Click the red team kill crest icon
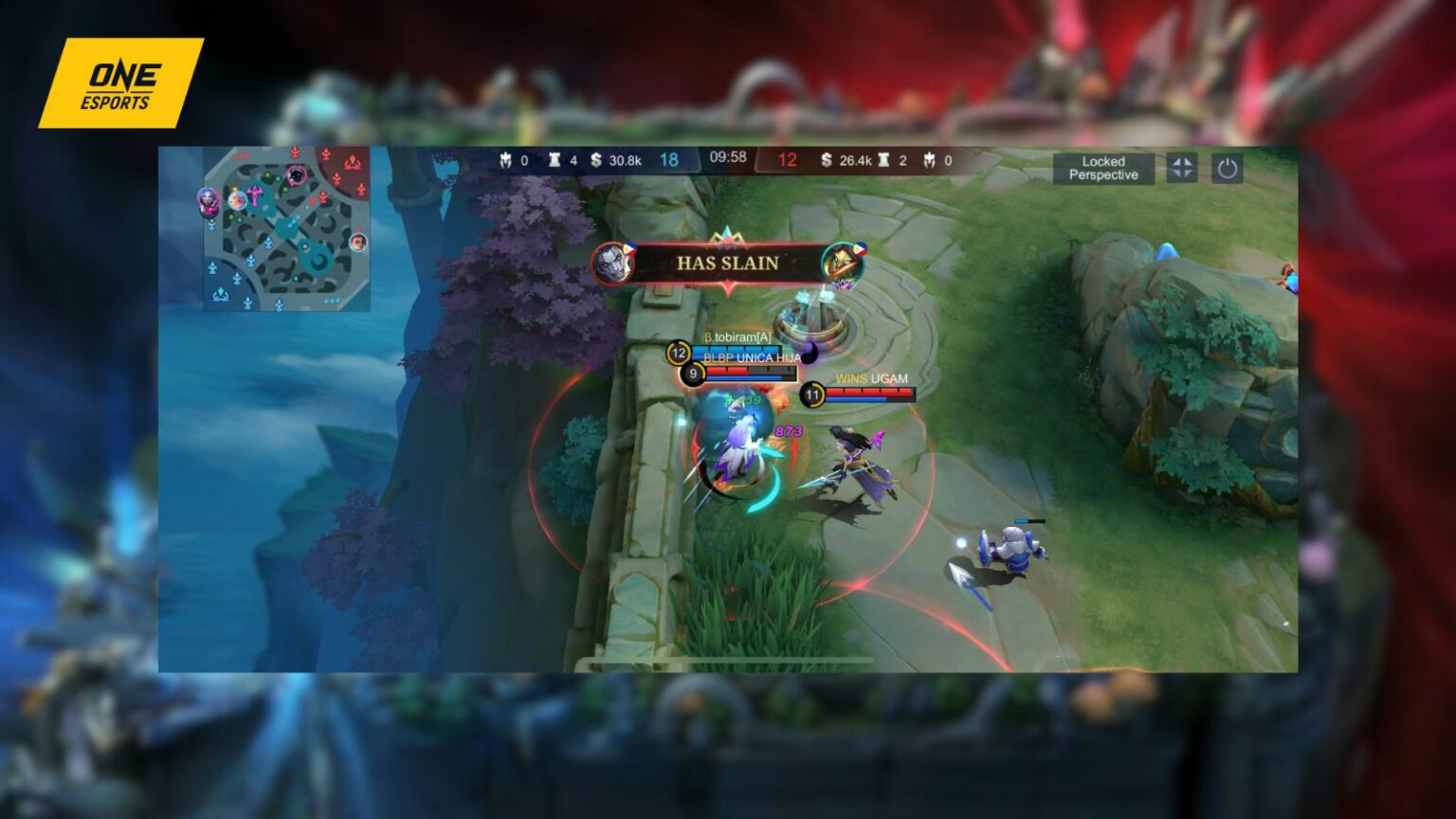The image size is (1456, 819). pyautogui.click(x=930, y=160)
